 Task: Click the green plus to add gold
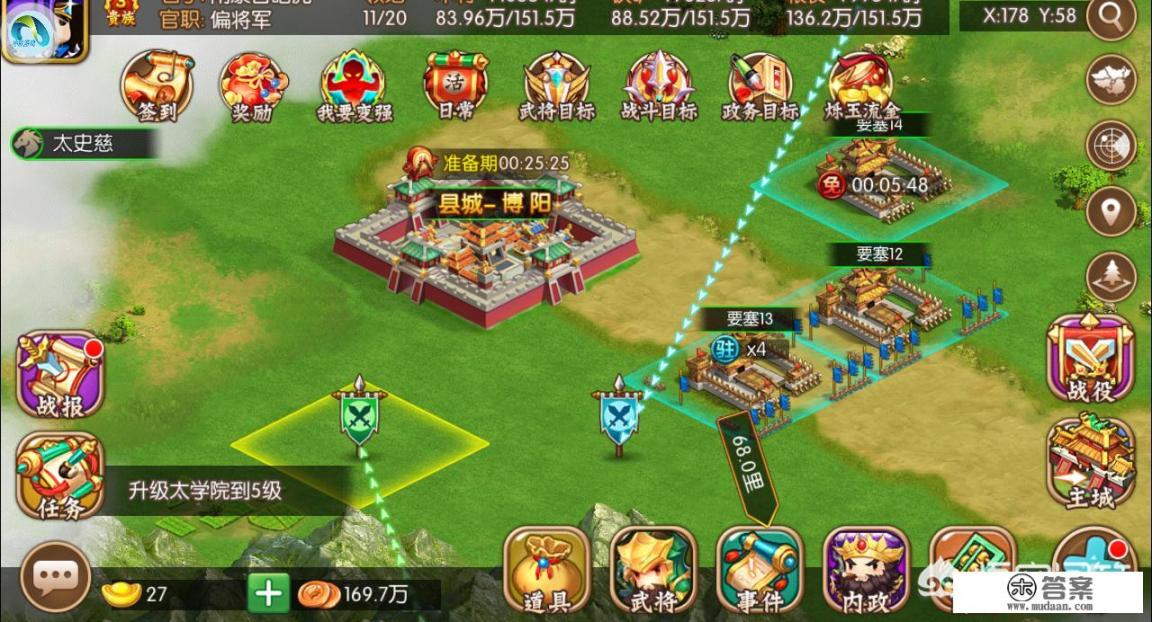point(268,594)
